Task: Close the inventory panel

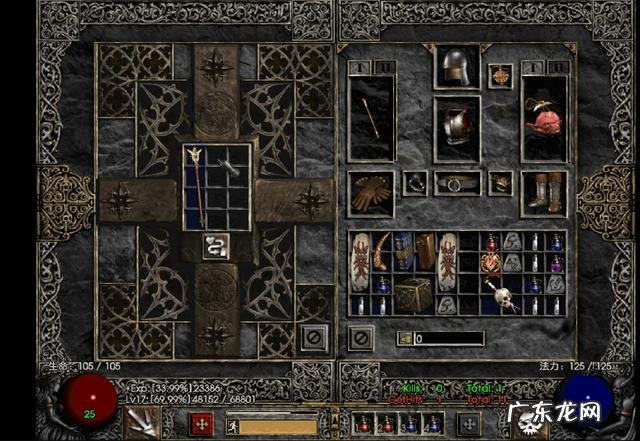Action: pyautogui.click(x=361, y=338)
